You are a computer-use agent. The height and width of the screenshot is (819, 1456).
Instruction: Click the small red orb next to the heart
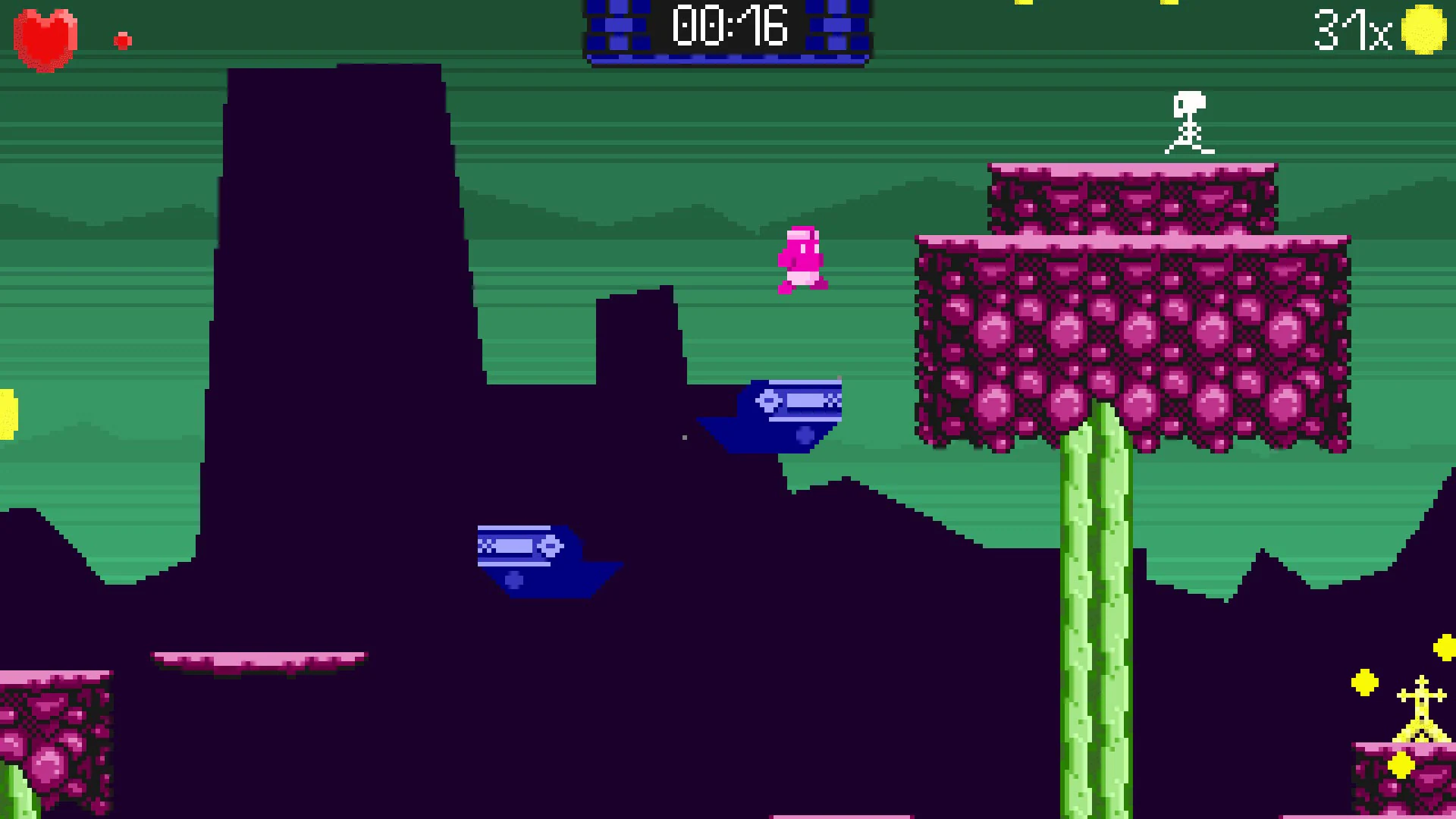pyautogui.click(x=123, y=39)
